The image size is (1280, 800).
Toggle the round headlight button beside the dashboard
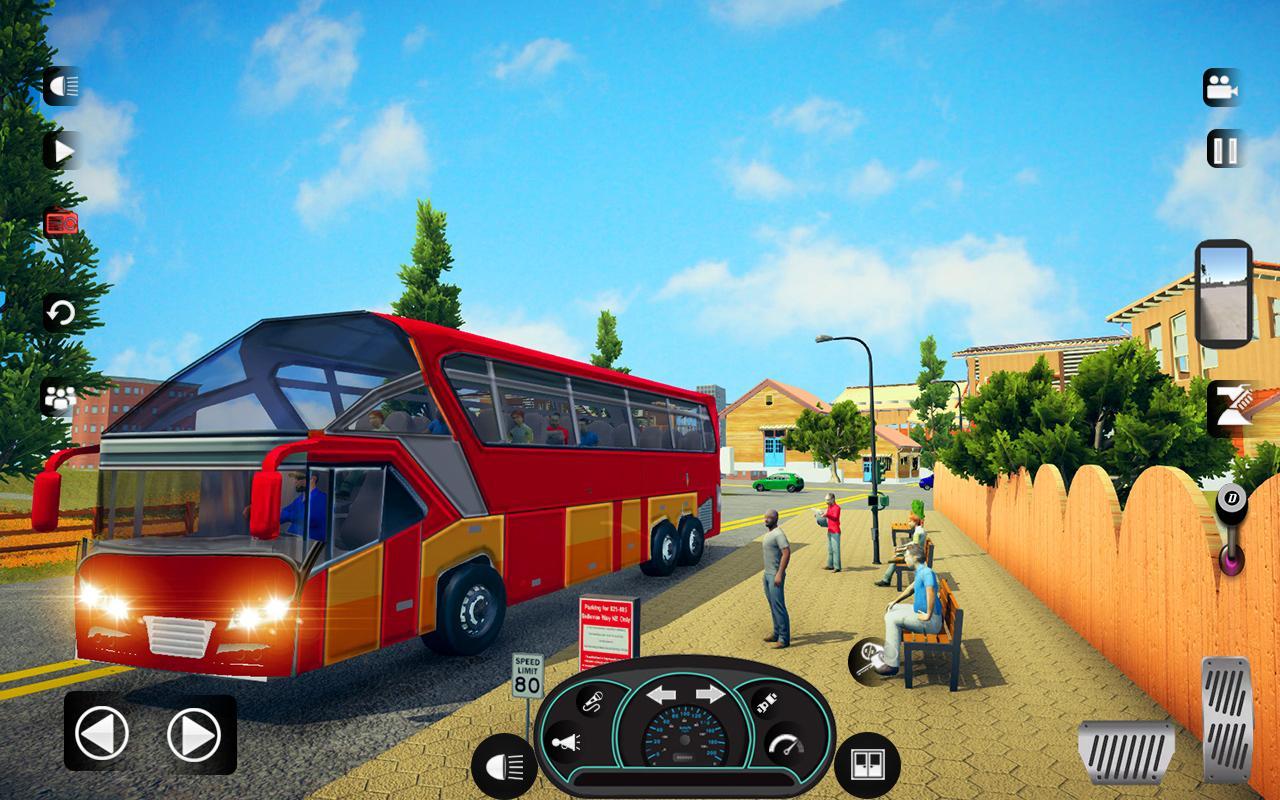click(504, 767)
